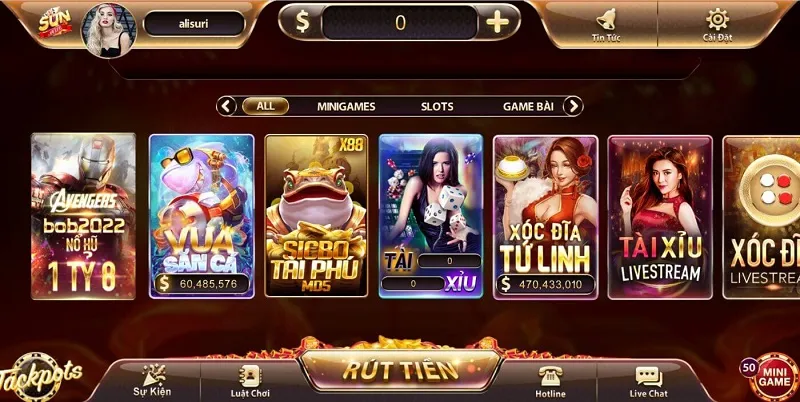The image size is (800, 402).
Task: Choose the Xóc Đĩa Tứ Linh game
Action: (x=546, y=215)
